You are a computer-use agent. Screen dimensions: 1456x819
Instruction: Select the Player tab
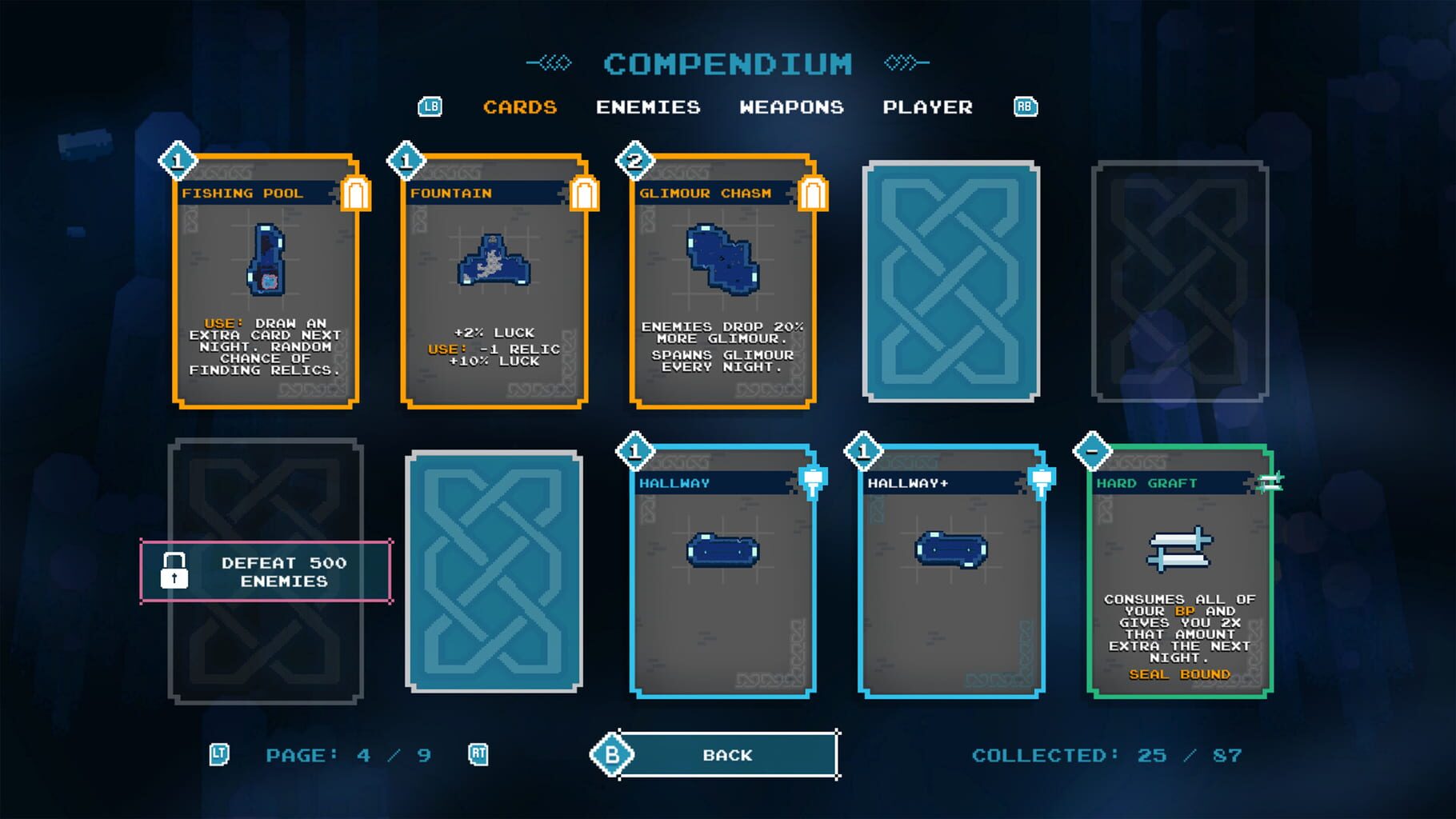tap(929, 106)
